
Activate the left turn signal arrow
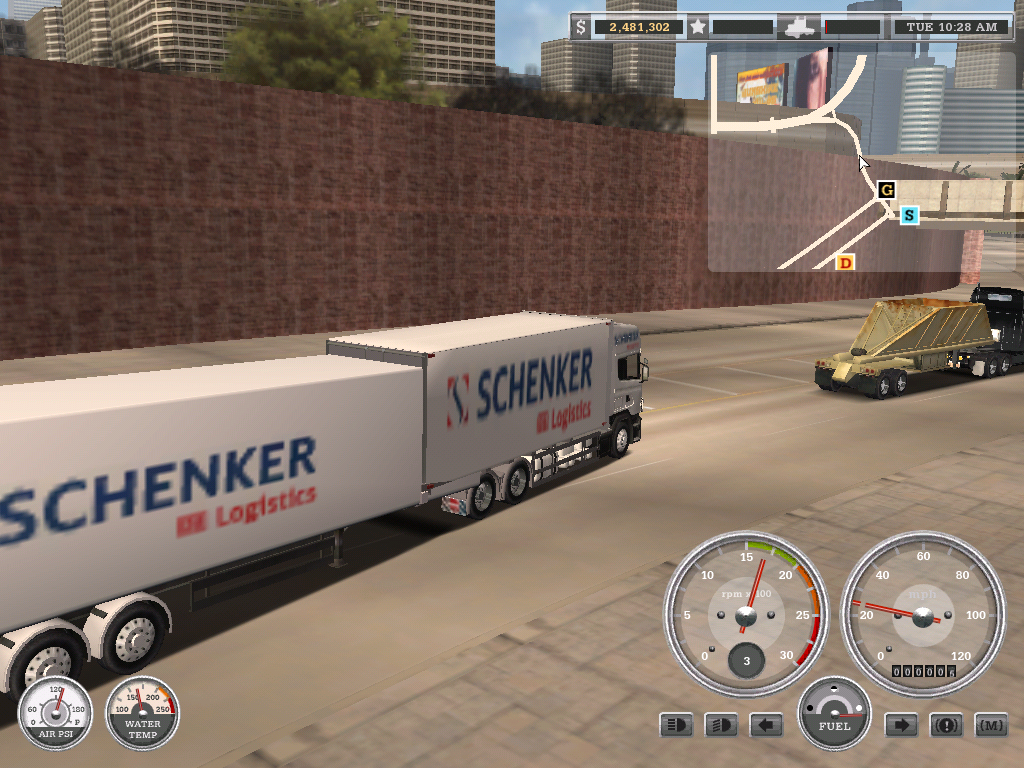tap(766, 725)
